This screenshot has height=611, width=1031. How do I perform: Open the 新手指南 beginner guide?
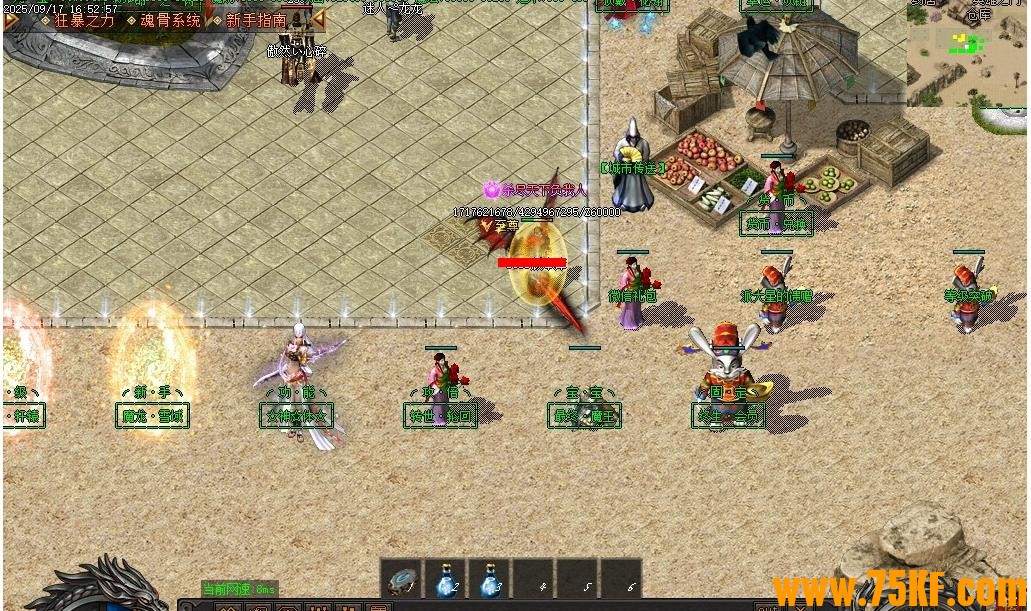click(x=255, y=20)
